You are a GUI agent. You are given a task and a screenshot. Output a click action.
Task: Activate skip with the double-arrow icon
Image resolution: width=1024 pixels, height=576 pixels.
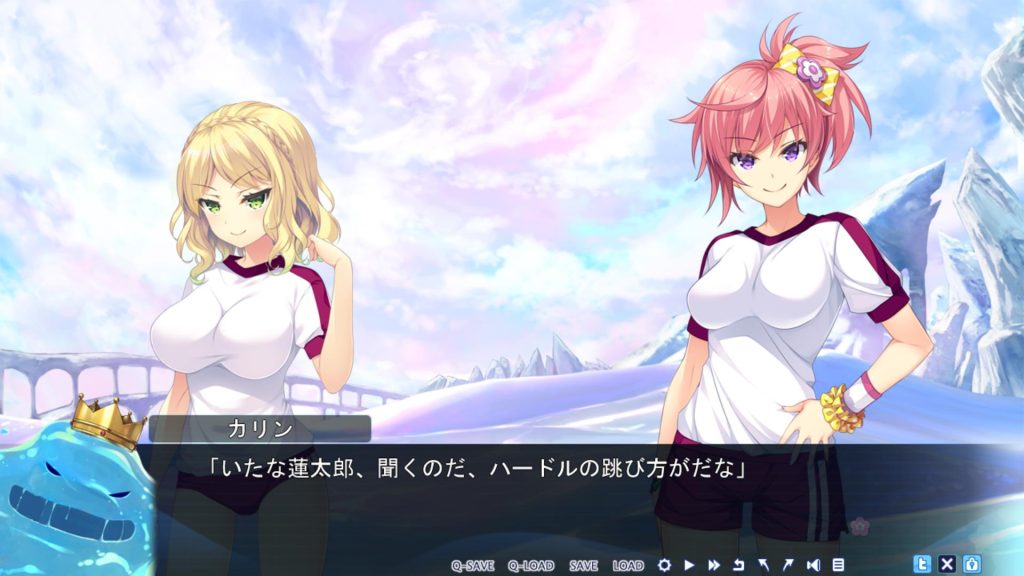(714, 565)
